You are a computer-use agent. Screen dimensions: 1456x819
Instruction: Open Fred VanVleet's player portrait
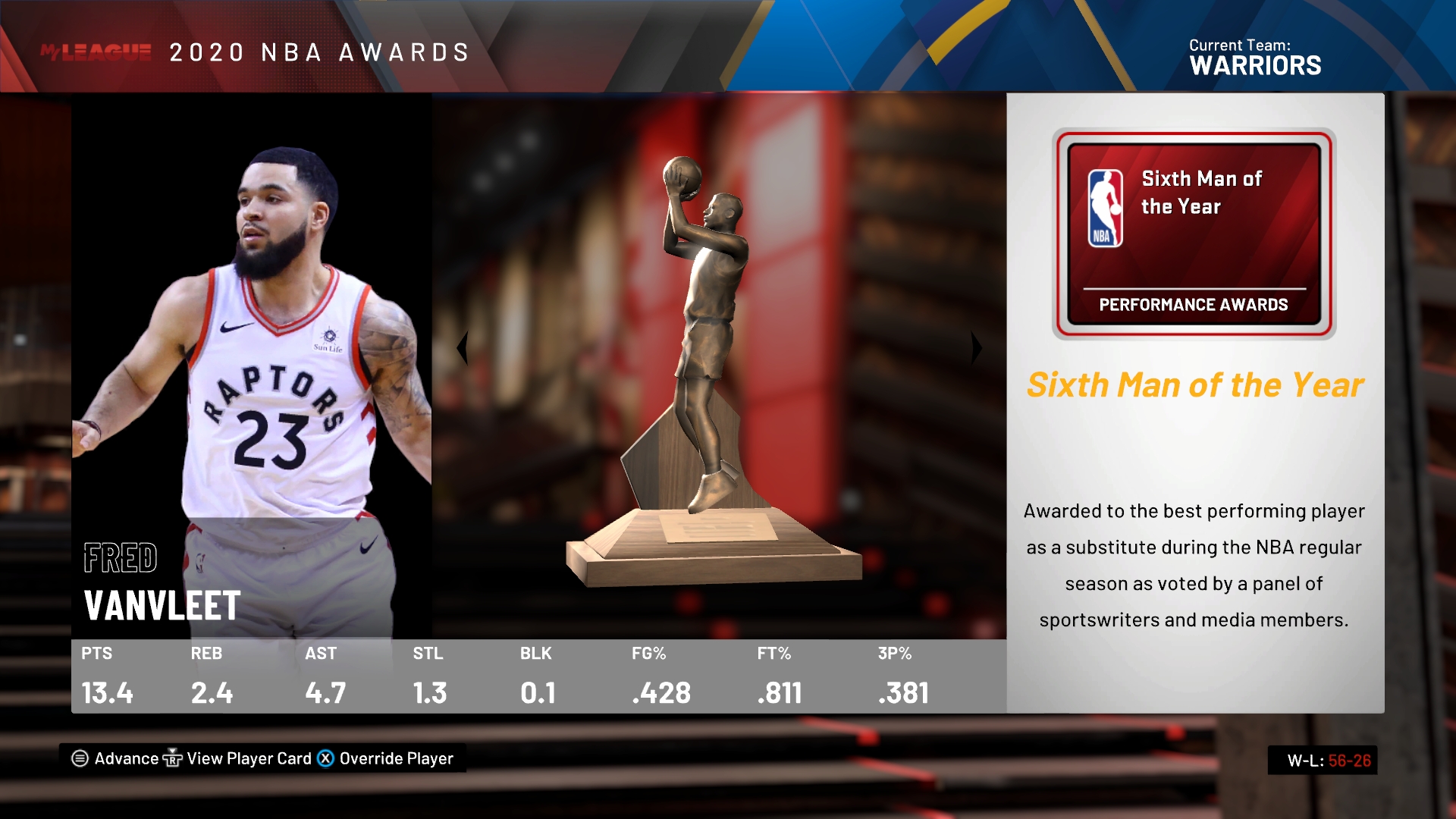click(252, 364)
